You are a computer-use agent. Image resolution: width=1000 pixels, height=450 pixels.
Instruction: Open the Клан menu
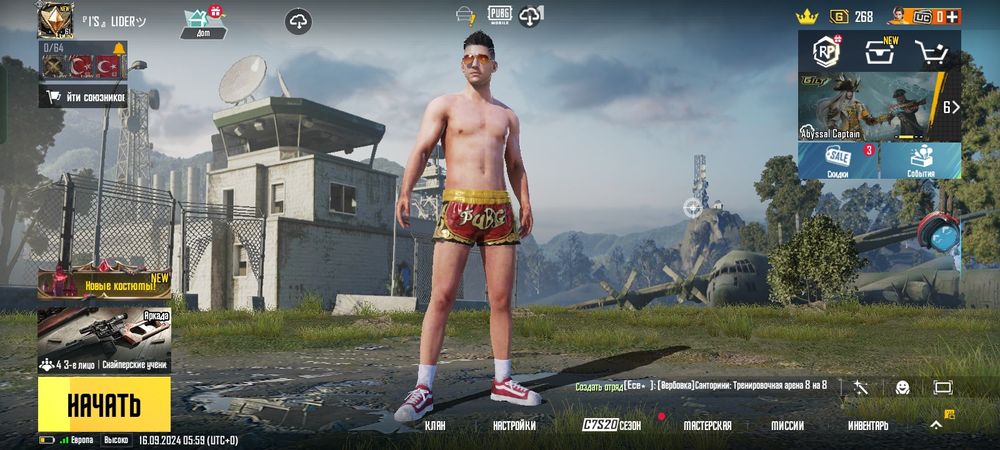click(435, 426)
